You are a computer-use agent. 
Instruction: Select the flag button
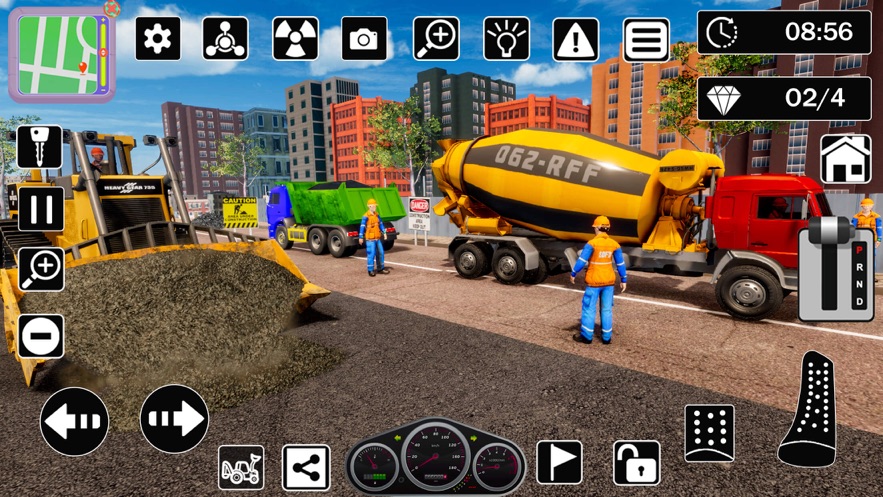pyautogui.click(x=559, y=462)
